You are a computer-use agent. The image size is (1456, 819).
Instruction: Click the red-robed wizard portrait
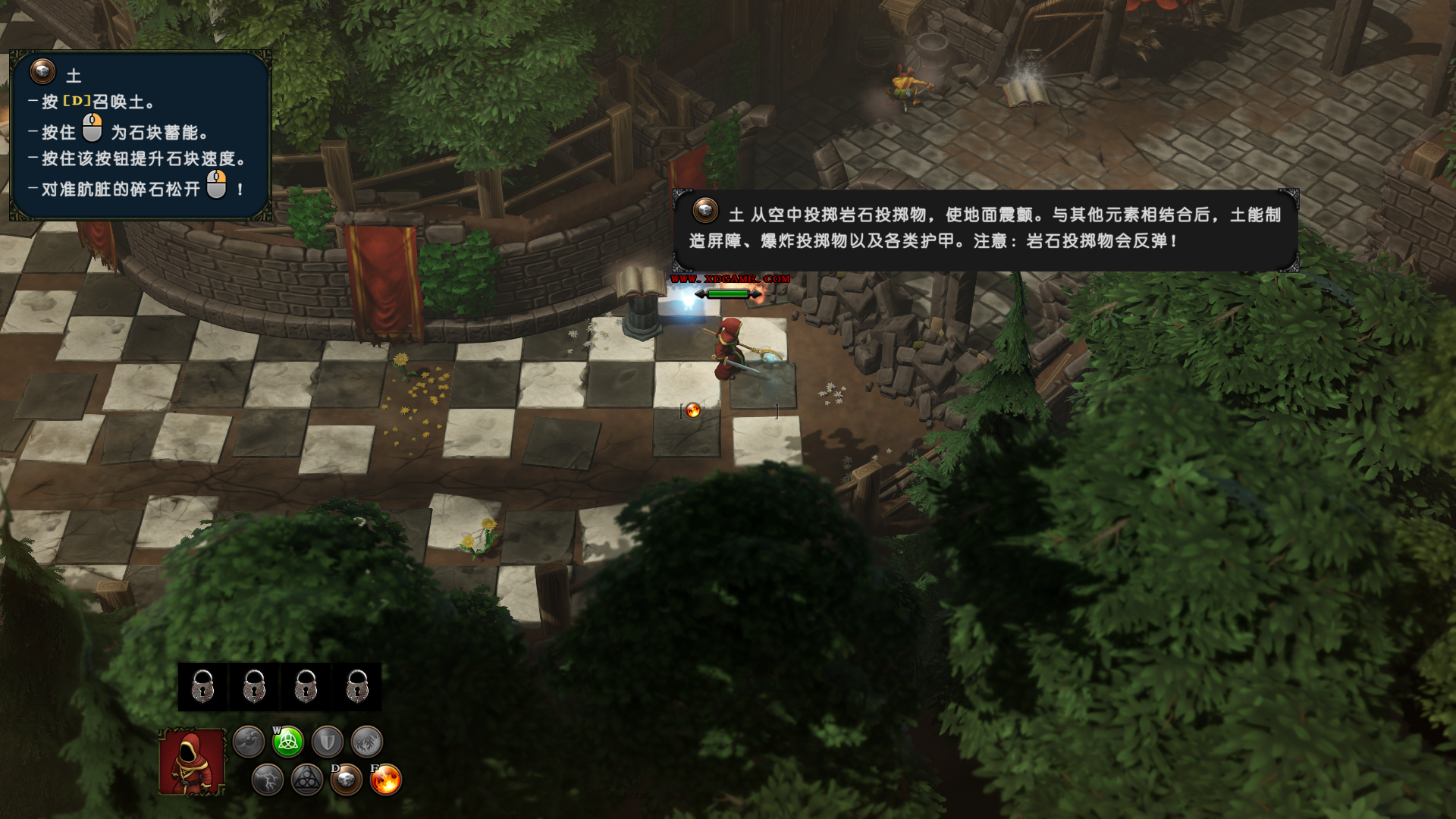(x=192, y=762)
